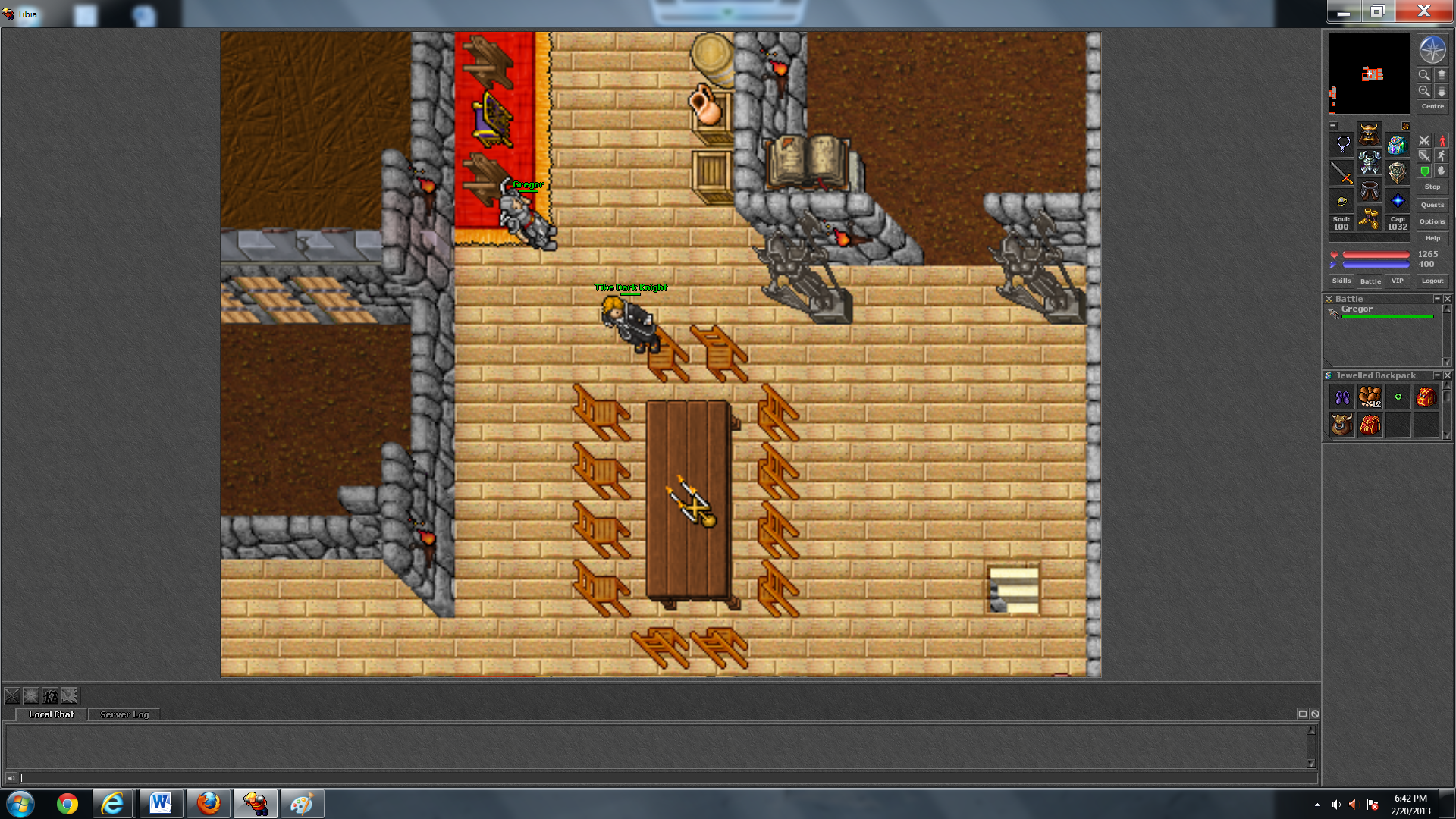The height and width of the screenshot is (819, 1456).
Task: Target Gregor in the Battle list
Action: click(x=1357, y=309)
